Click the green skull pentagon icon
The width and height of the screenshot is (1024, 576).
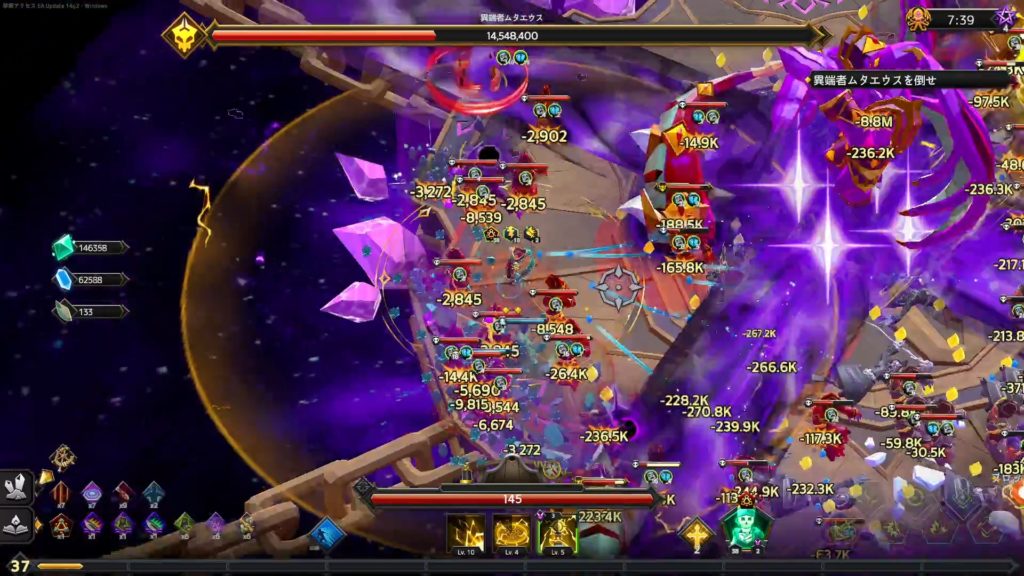click(746, 526)
